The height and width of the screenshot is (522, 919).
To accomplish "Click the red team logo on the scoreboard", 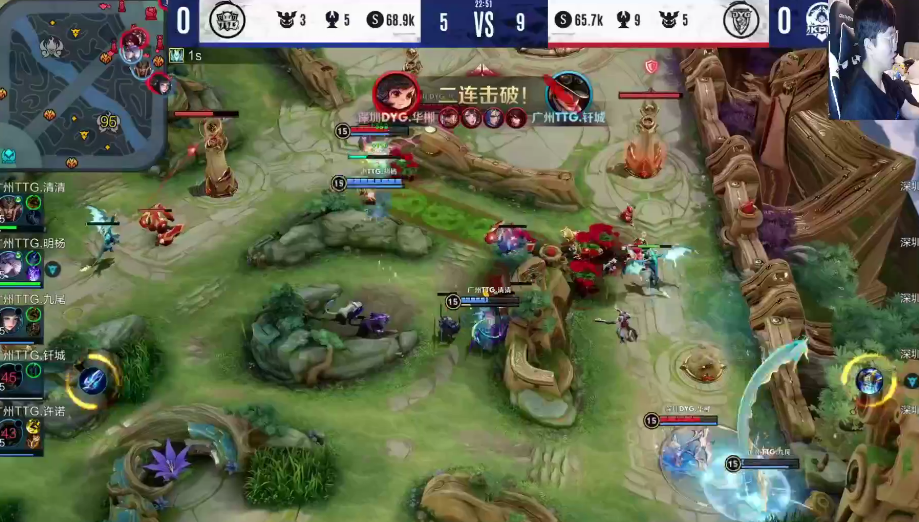I will pos(741,21).
